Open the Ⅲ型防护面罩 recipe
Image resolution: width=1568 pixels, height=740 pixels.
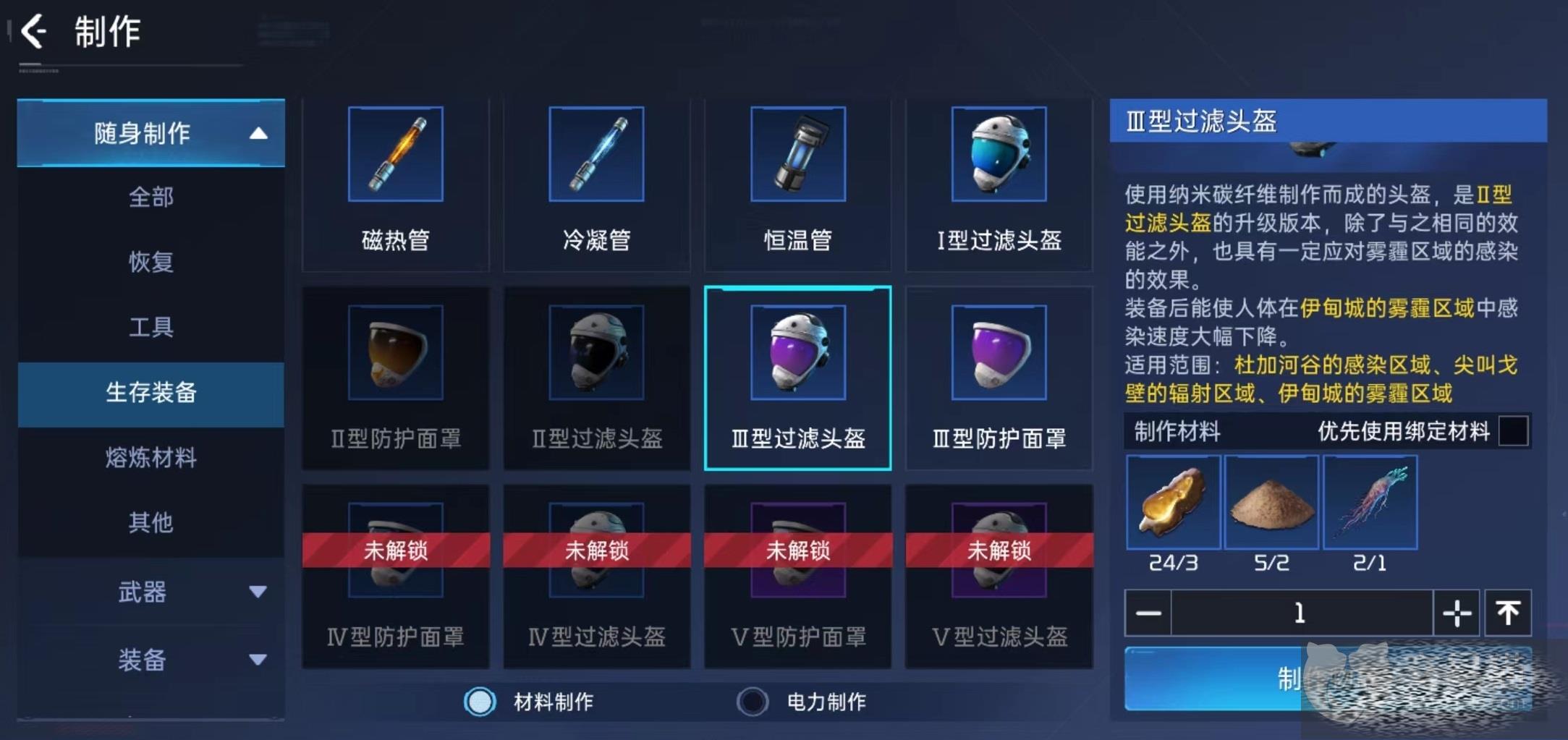pos(999,379)
